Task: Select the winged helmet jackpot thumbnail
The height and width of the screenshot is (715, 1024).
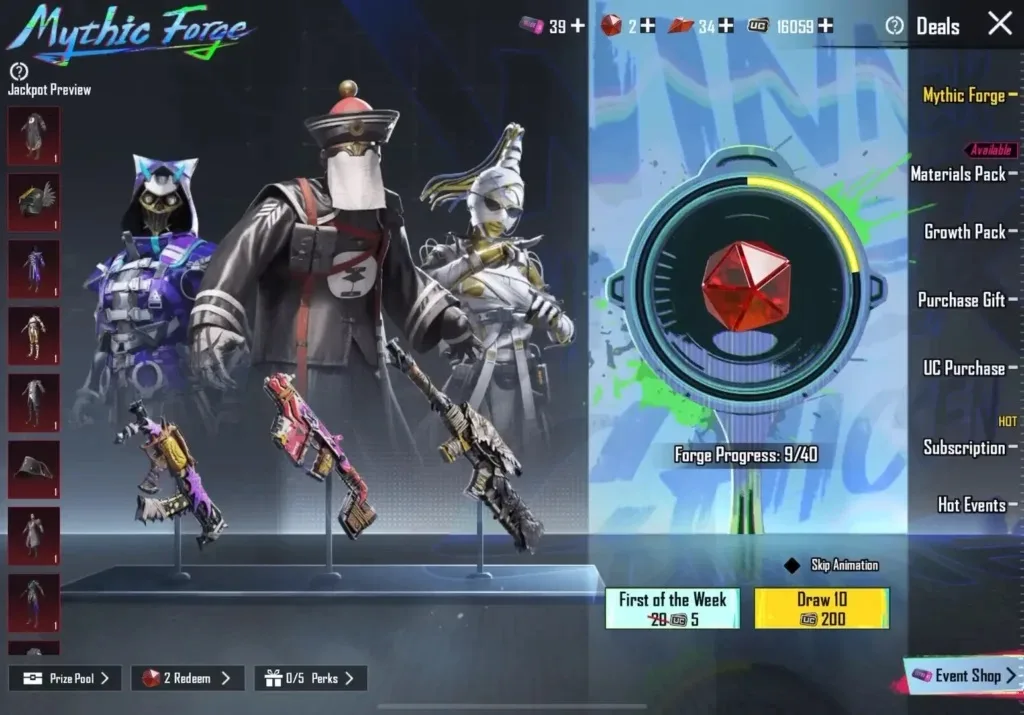Action: pyautogui.click(x=34, y=202)
